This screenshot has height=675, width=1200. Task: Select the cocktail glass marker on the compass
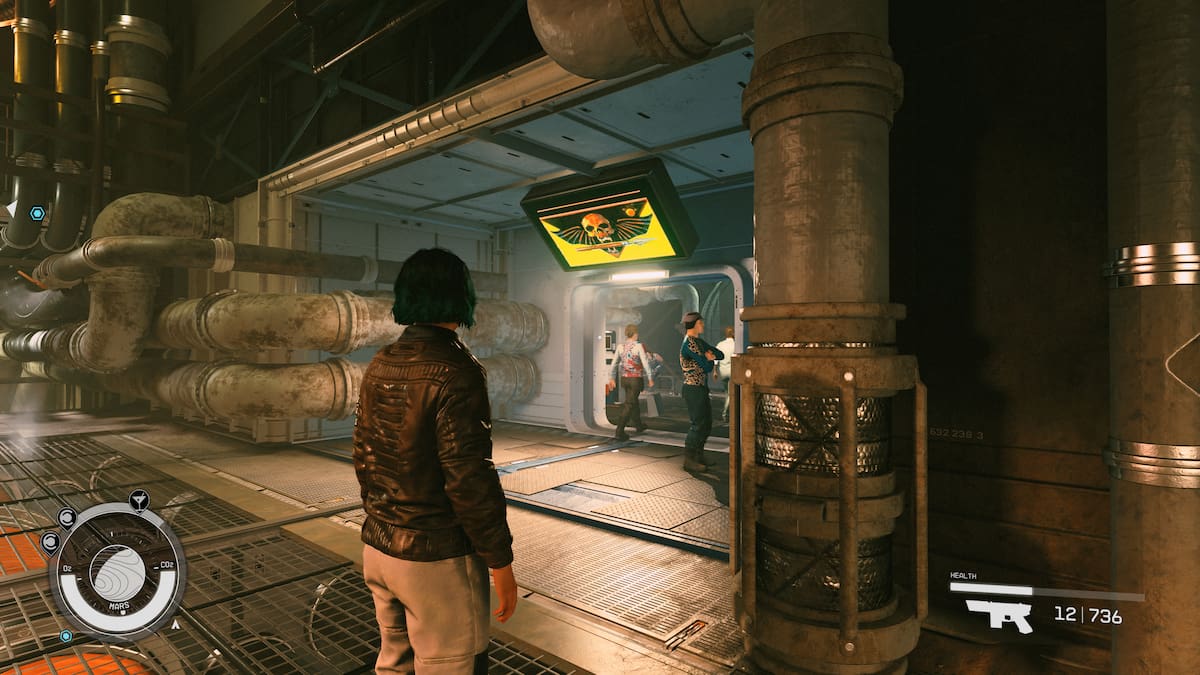(x=139, y=498)
